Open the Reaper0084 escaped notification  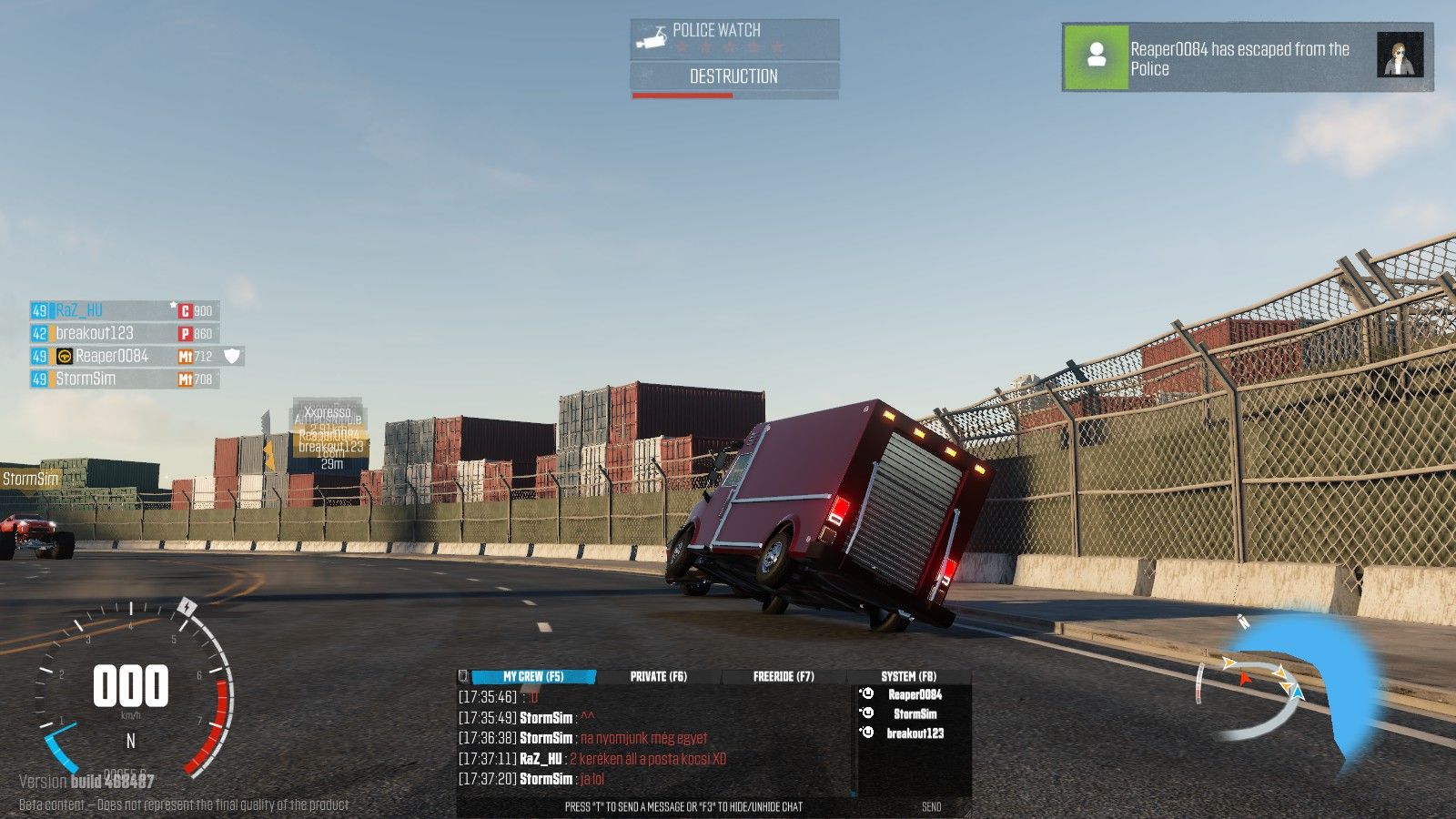click(1247, 57)
